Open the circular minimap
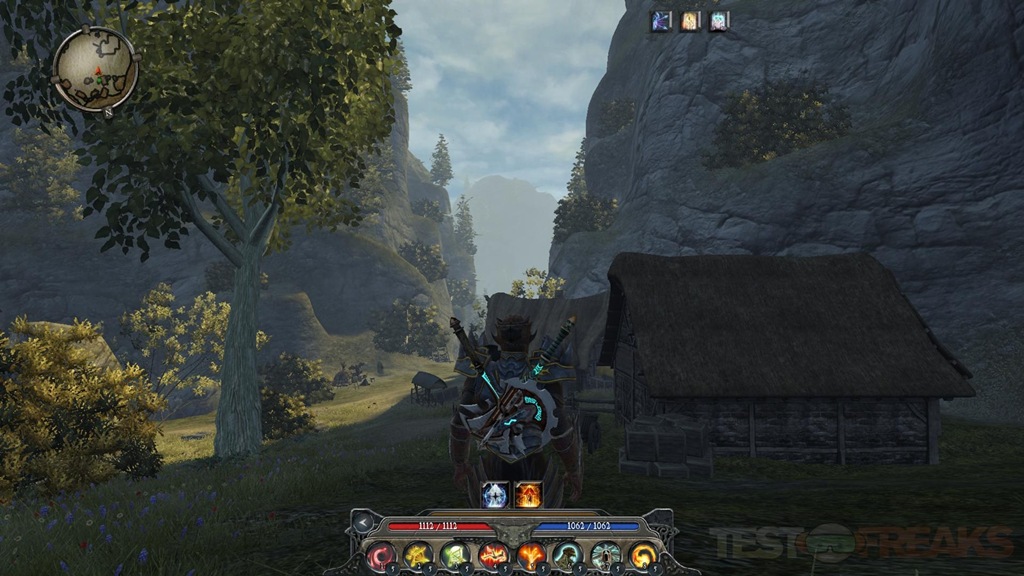 point(96,68)
